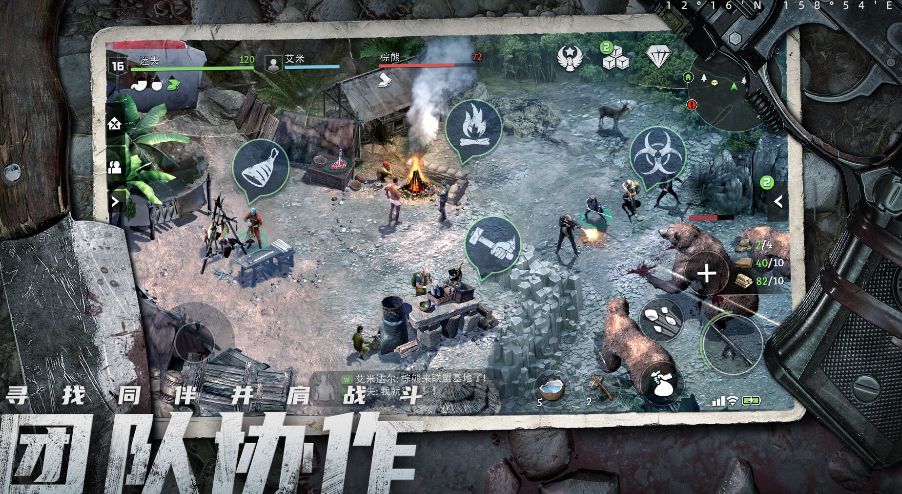Open the stacked cubes icon with badge 2
902x494 pixels.
616,59
